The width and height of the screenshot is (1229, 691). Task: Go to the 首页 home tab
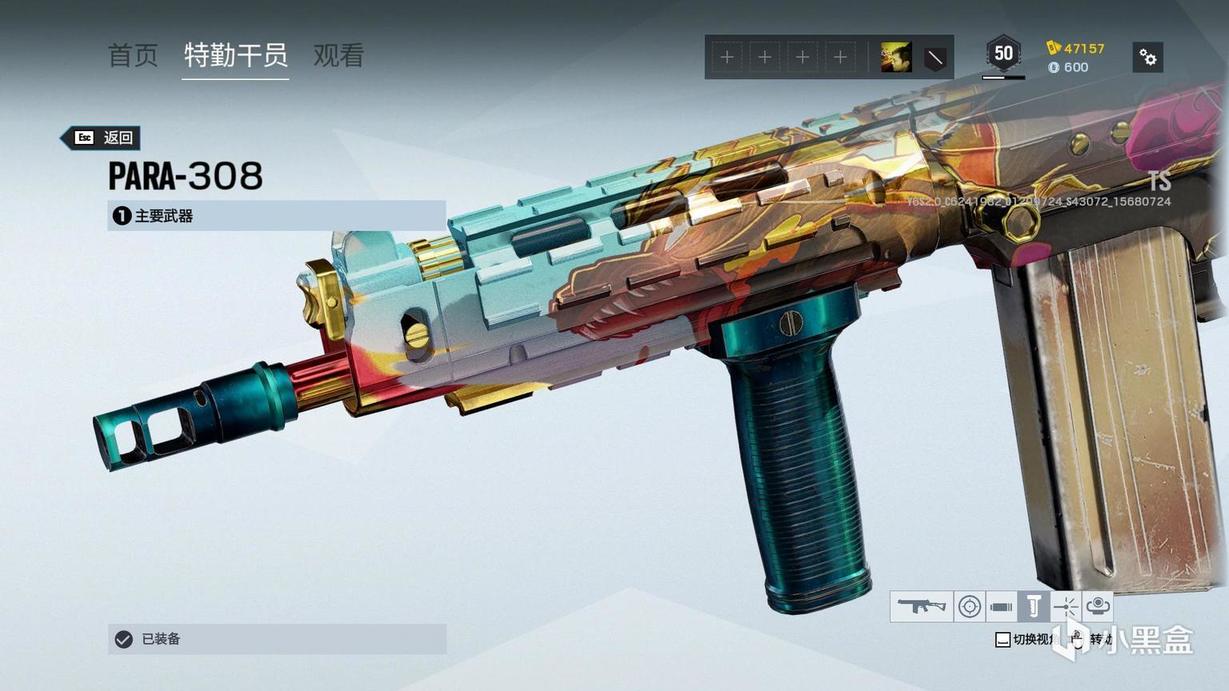(133, 56)
